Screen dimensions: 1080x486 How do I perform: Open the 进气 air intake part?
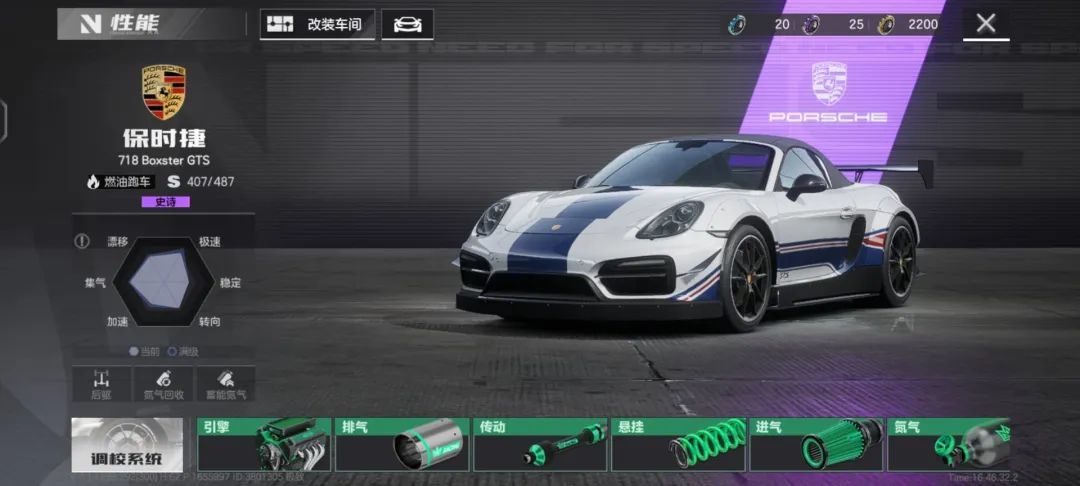point(815,445)
